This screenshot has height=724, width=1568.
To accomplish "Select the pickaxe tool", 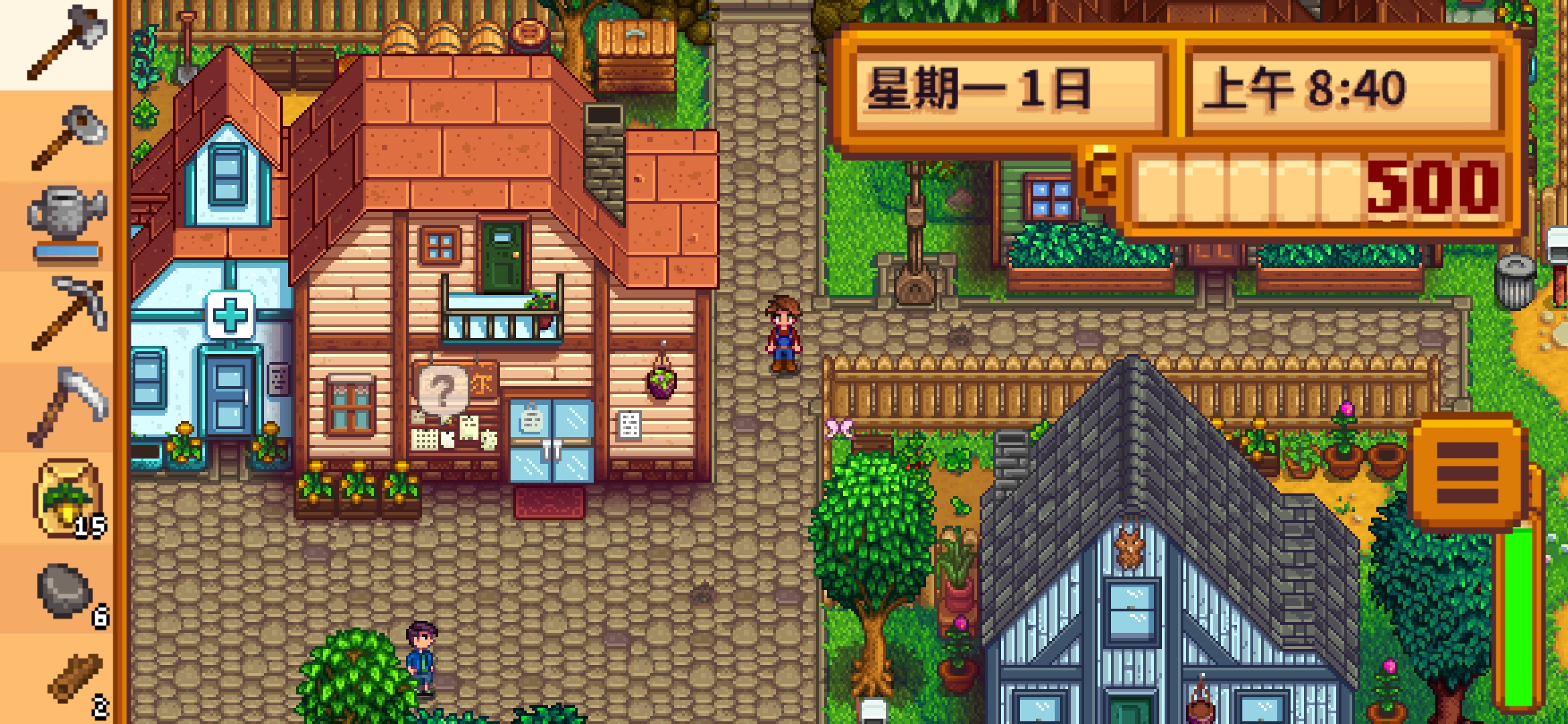I will 64,315.
